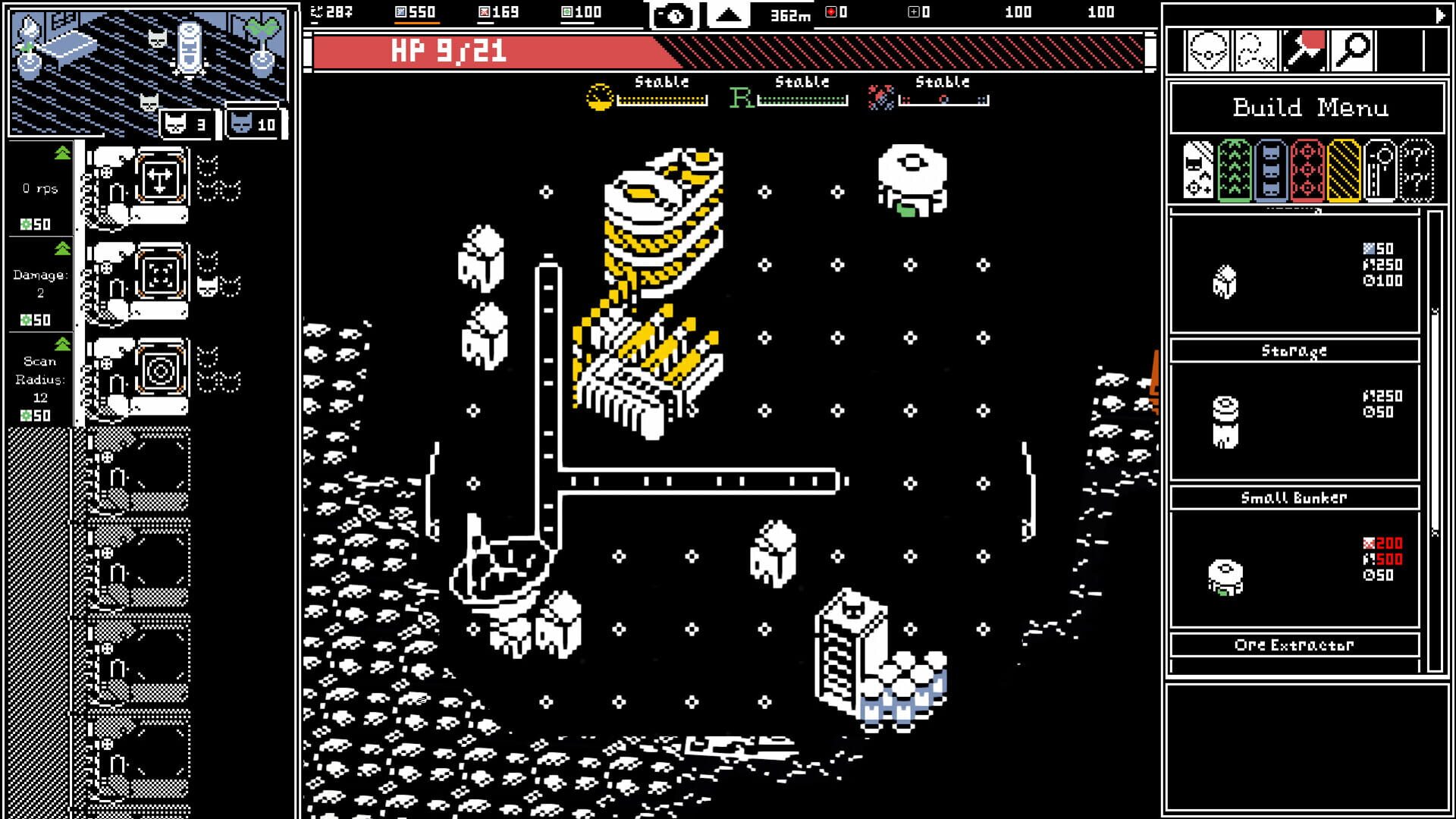
Task: Toggle the yellow striped build category
Action: (x=1344, y=173)
